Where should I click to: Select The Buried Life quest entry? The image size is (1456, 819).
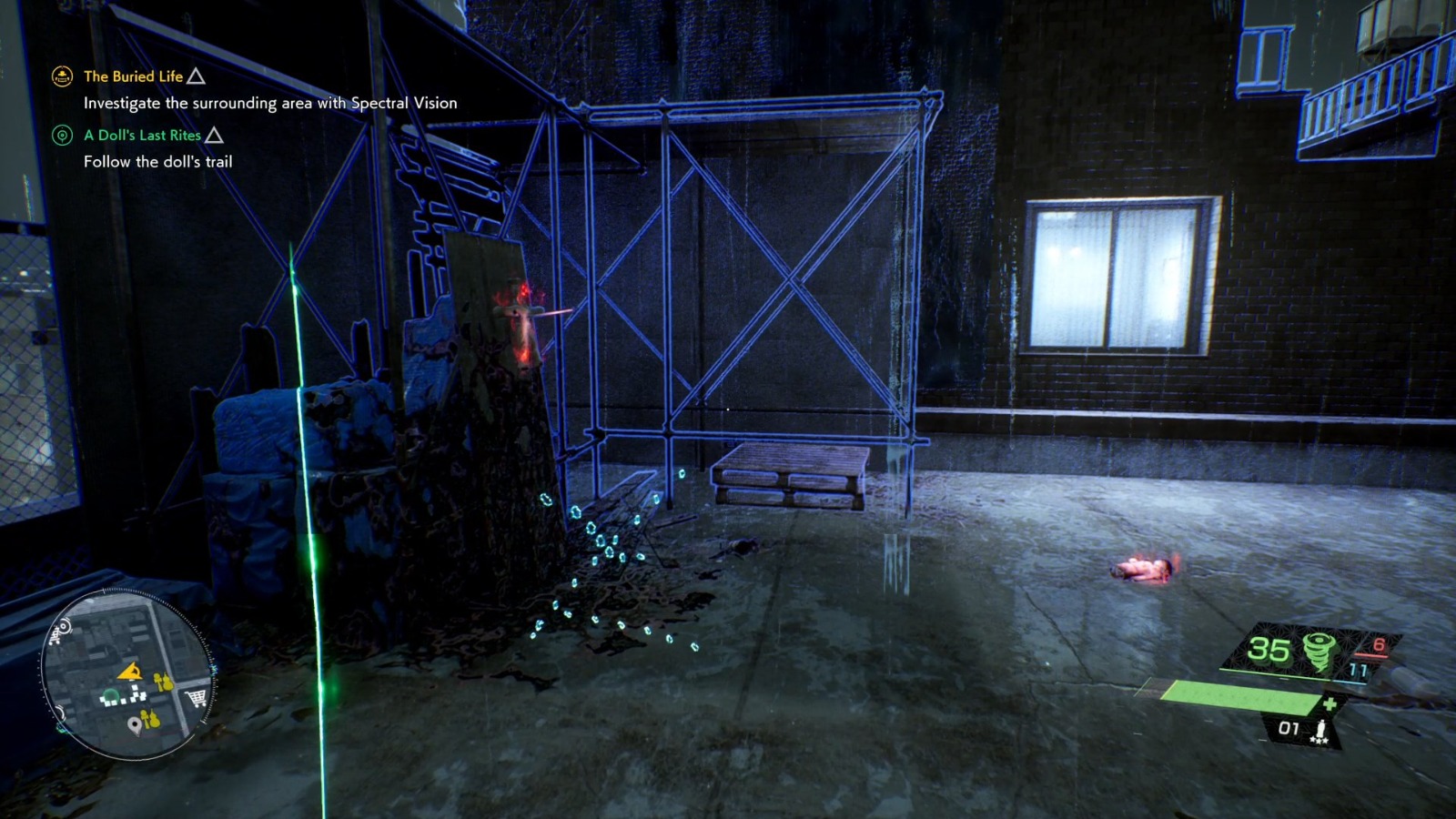coord(131,76)
